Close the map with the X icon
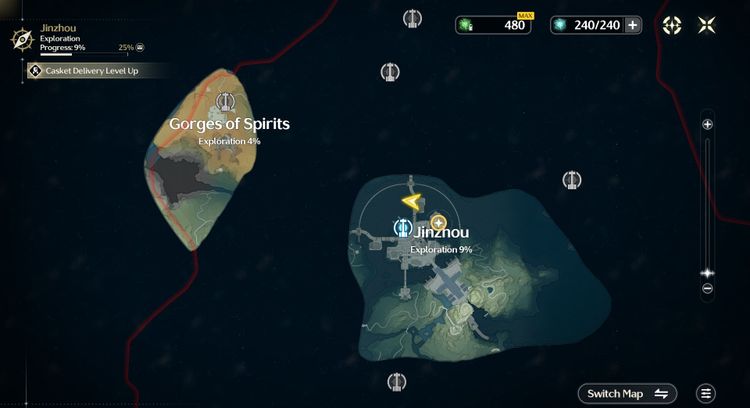750x408 pixels. click(x=707, y=25)
